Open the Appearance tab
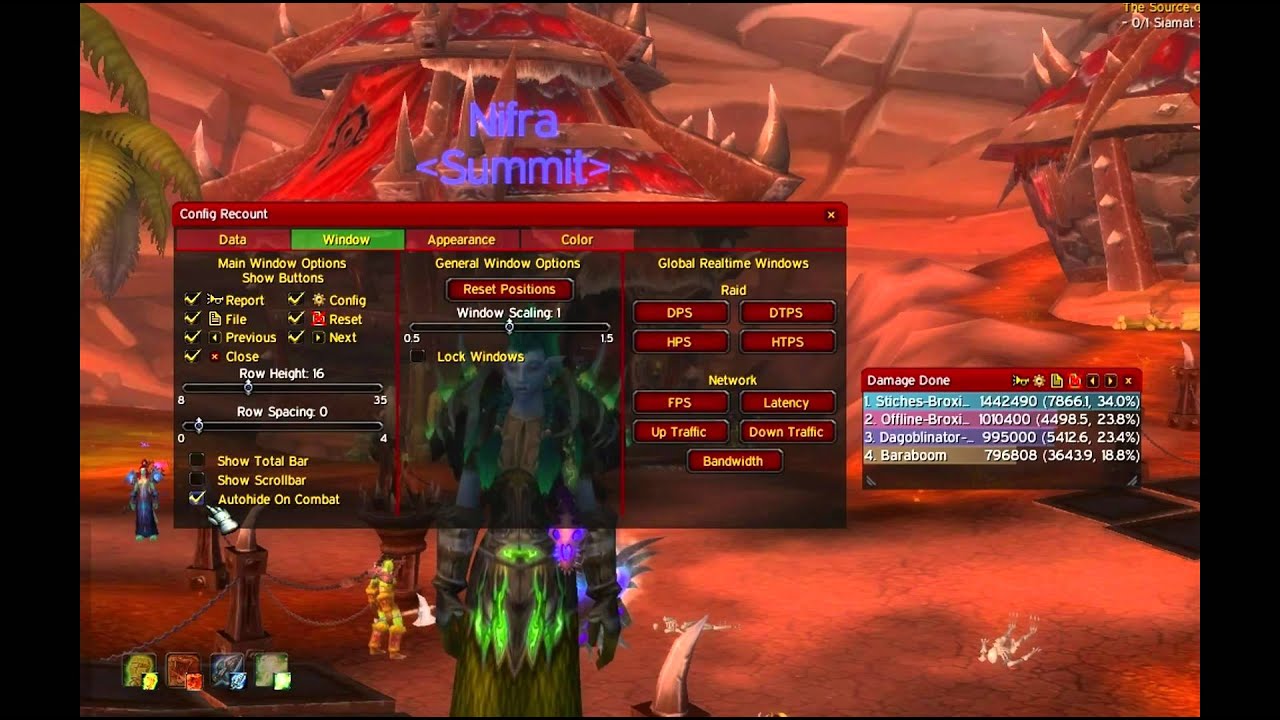 (x=461, y=240)
